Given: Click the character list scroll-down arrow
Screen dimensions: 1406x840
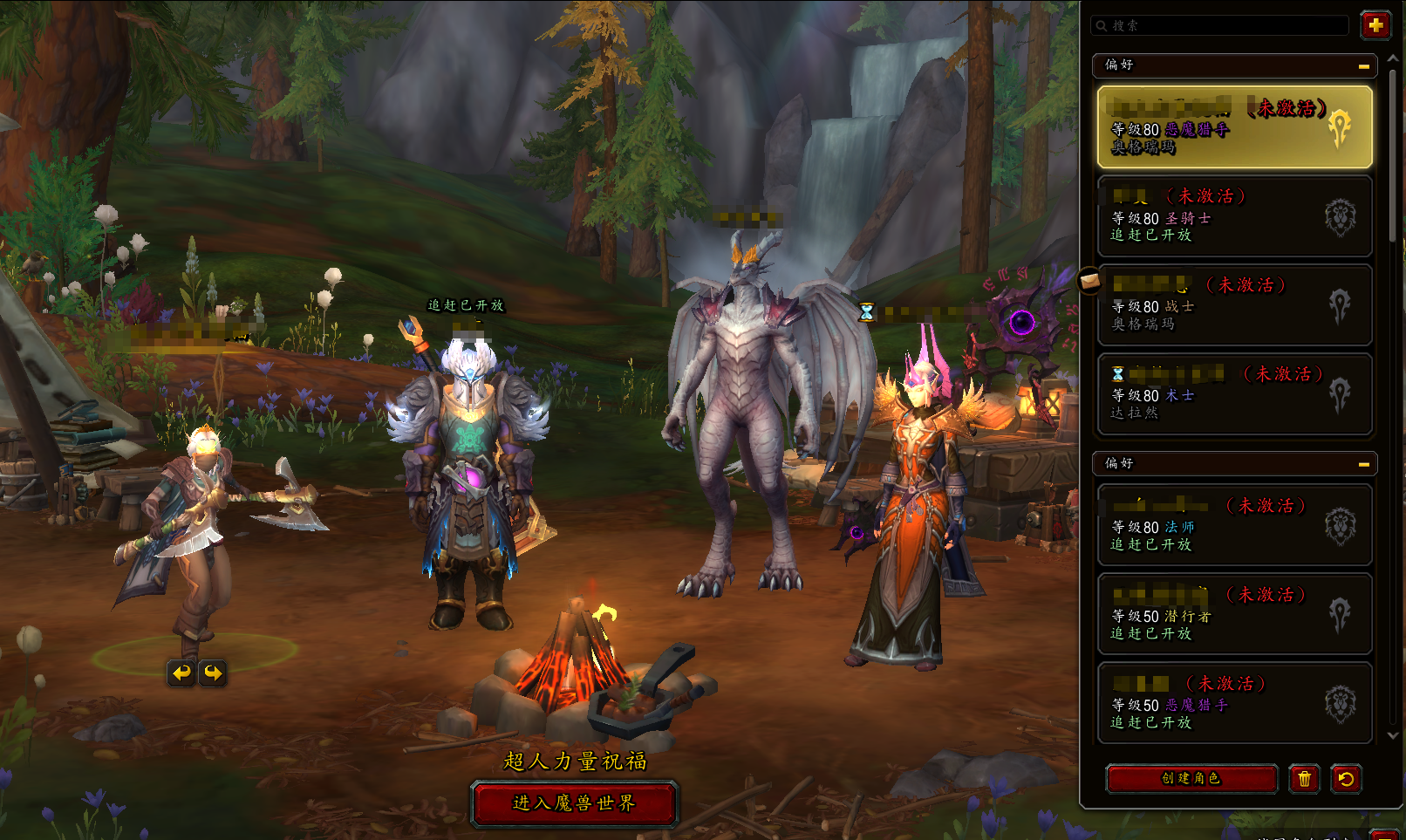Looking at the screenshot, I should pyautogui.click(x=1393, y=735).
